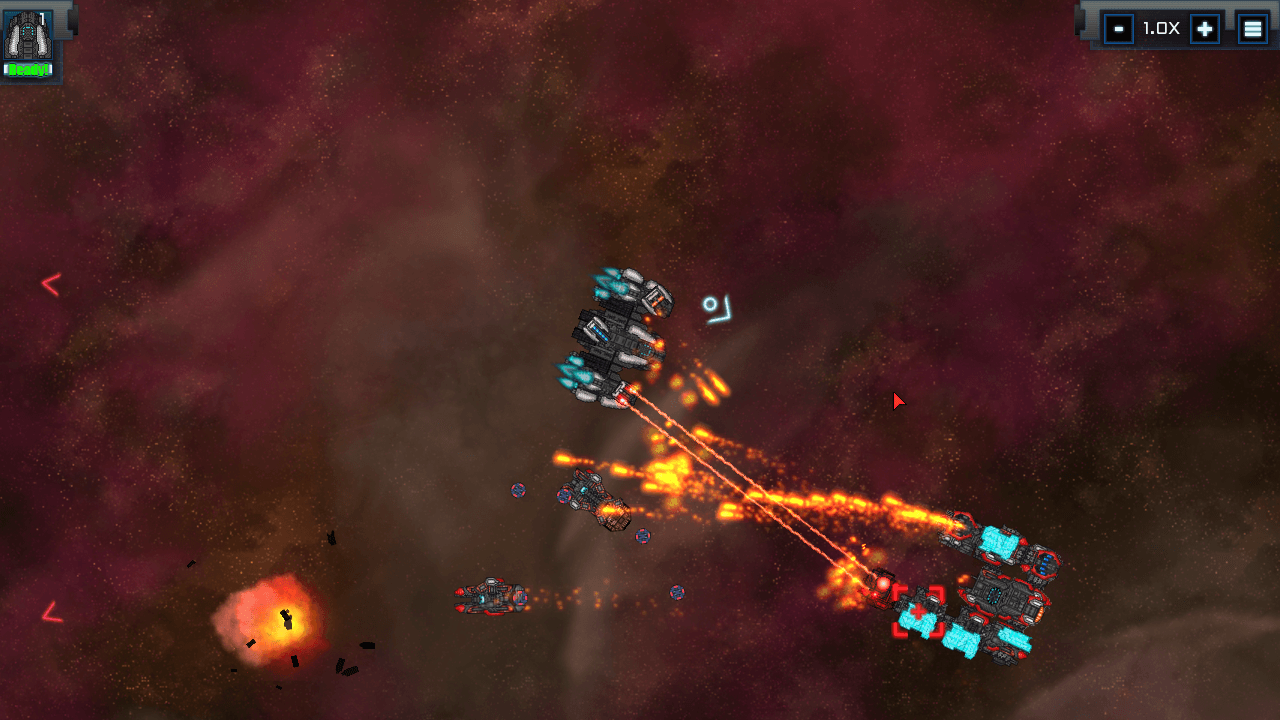The height and width of the screenshot is (720, 1280).
Task: Click the red chevron marker on the left edge
Action: coord(48,284)
